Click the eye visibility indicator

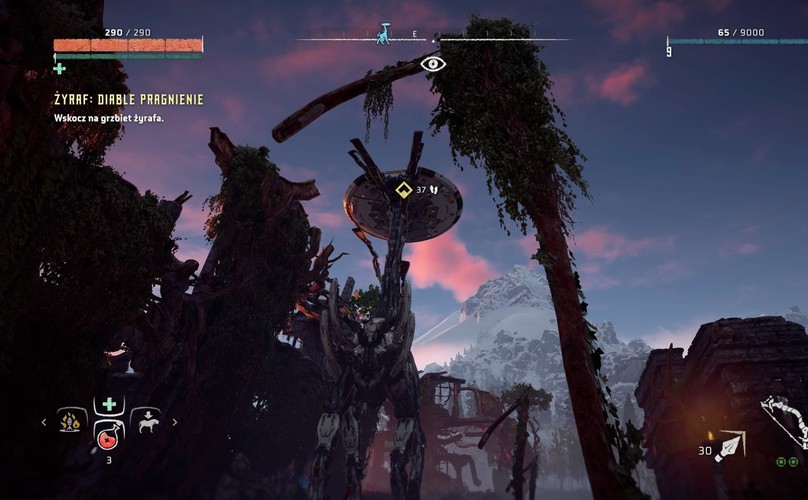coord(433,64)
